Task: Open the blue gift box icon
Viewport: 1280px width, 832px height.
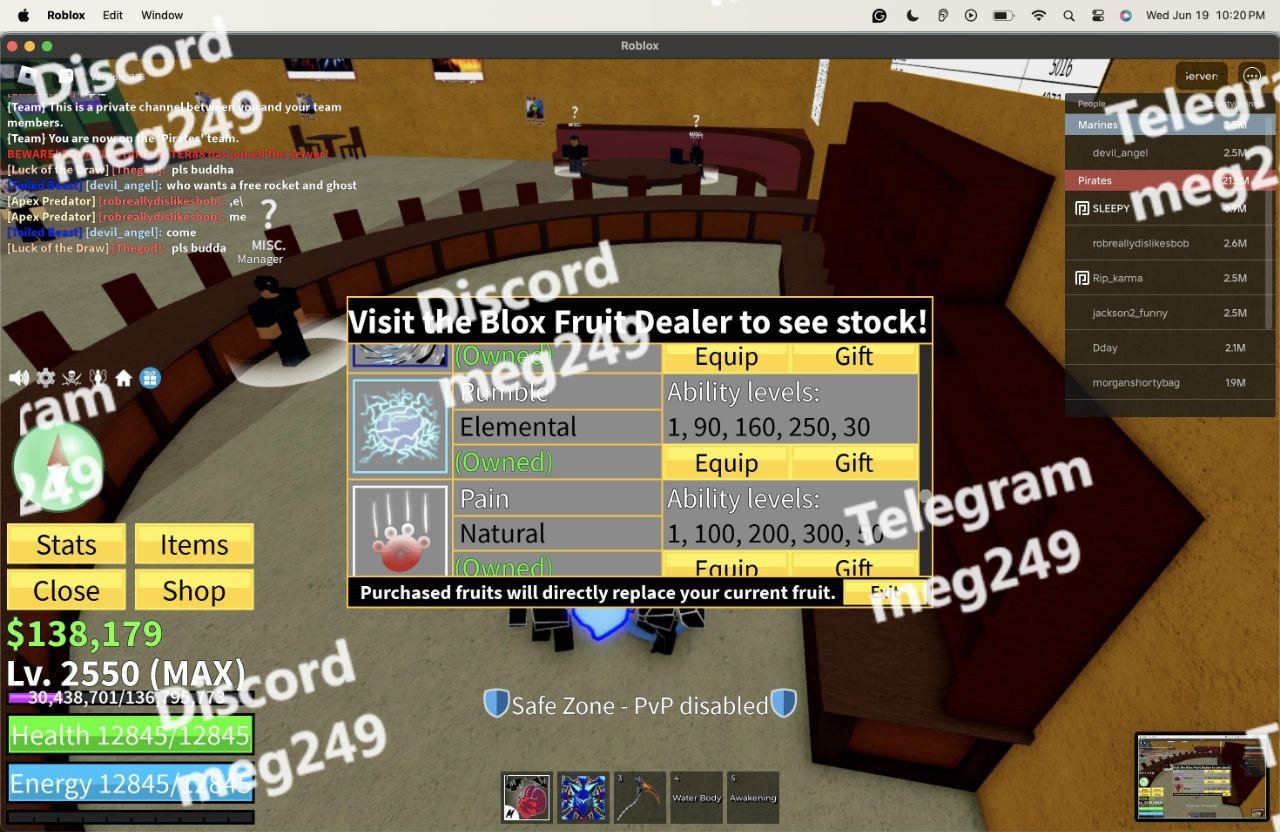Action: [x=150, y=378]
